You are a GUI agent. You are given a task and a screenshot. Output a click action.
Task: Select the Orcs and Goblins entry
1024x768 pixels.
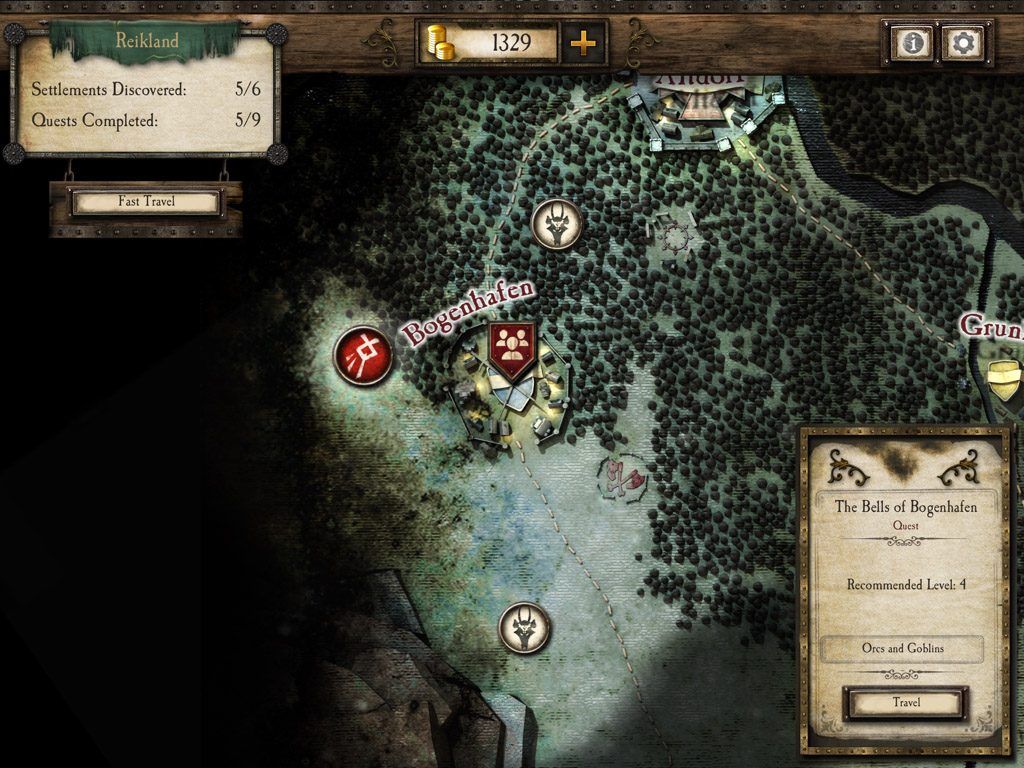click(x=902, y=648)
